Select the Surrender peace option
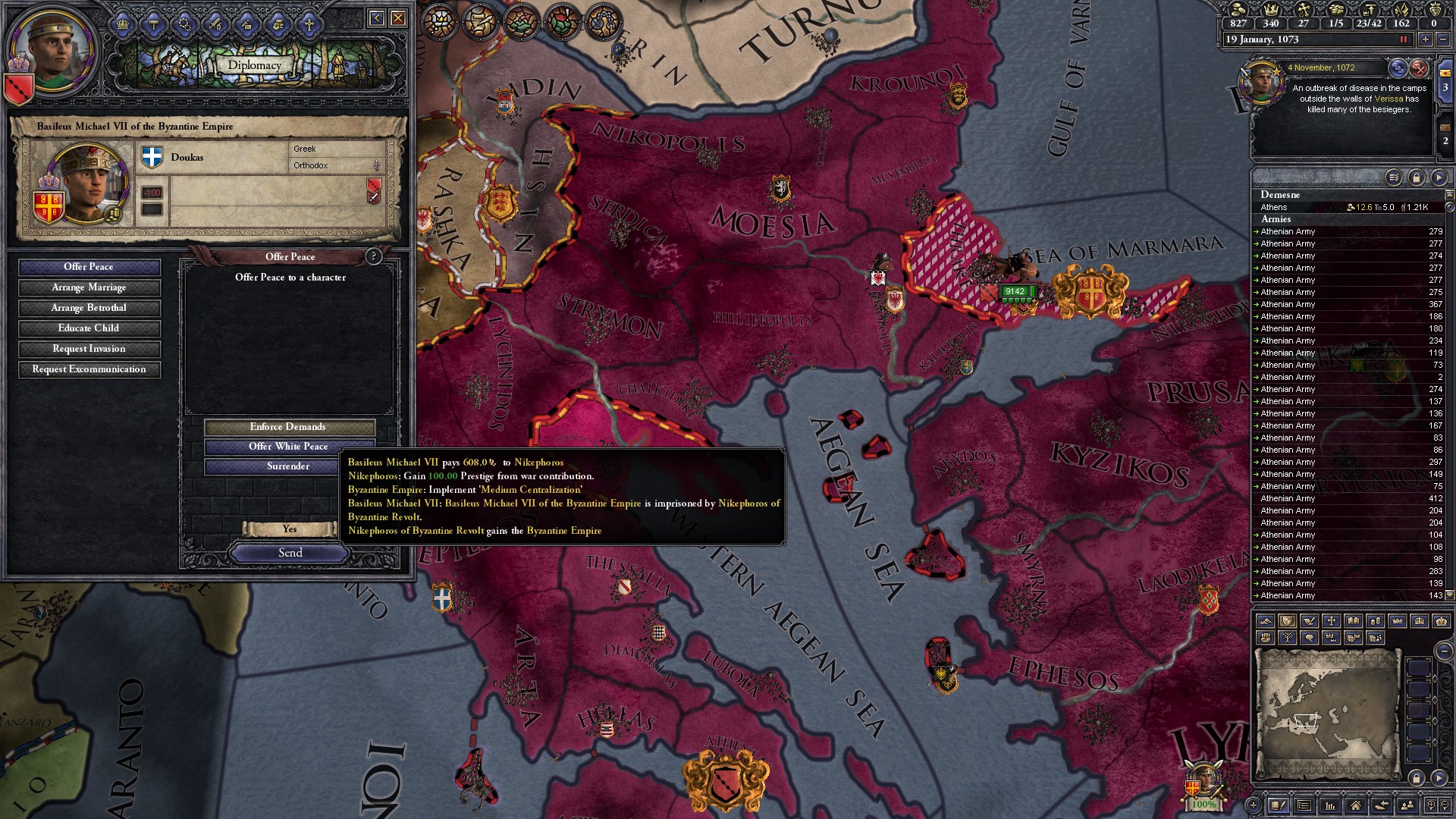This screenshot has height=819, width=1456. pyautogui.click(x=288, y=466)
